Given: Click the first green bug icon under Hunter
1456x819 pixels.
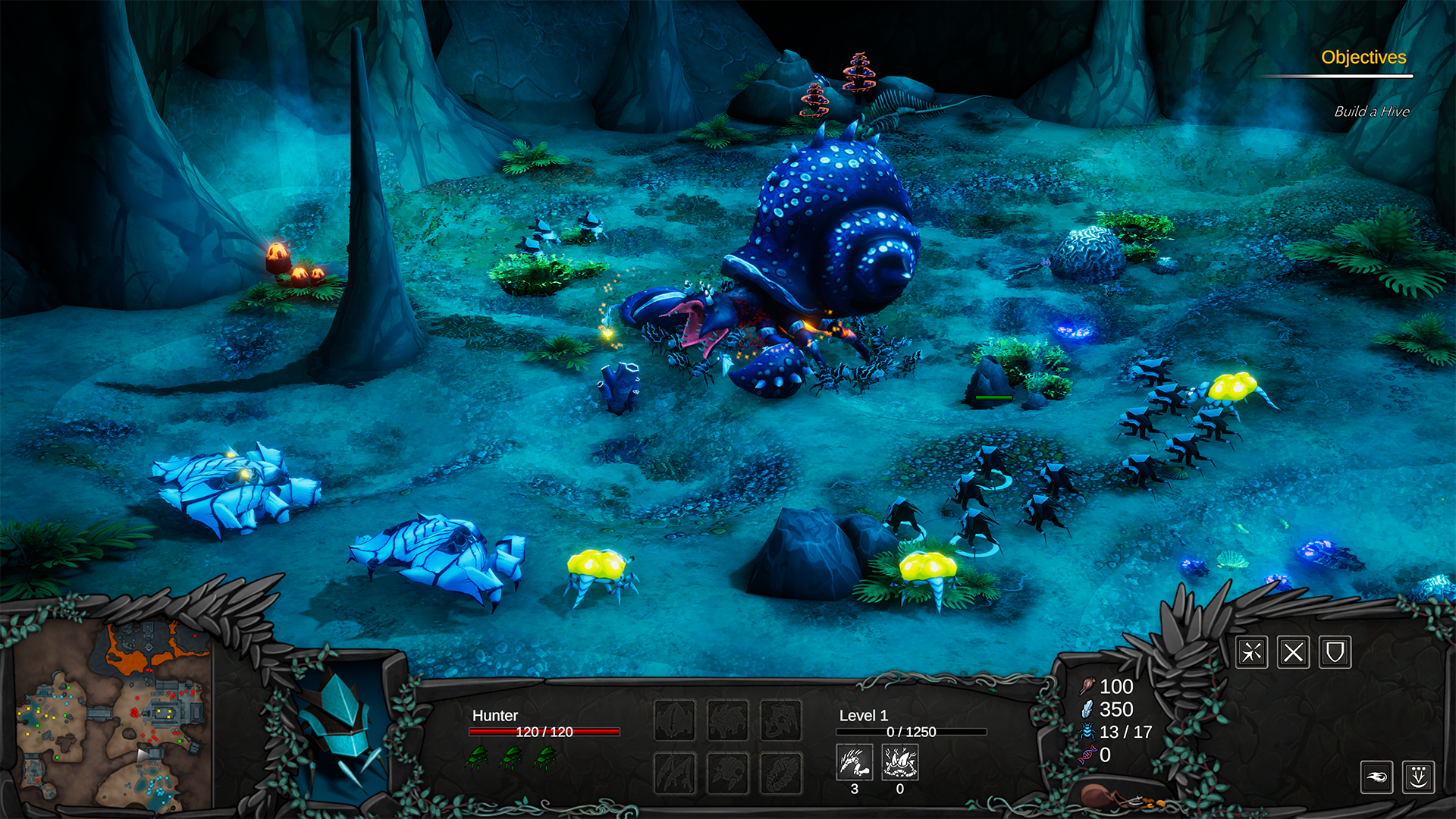Looking at the screenshot, I should coord(478,756).
